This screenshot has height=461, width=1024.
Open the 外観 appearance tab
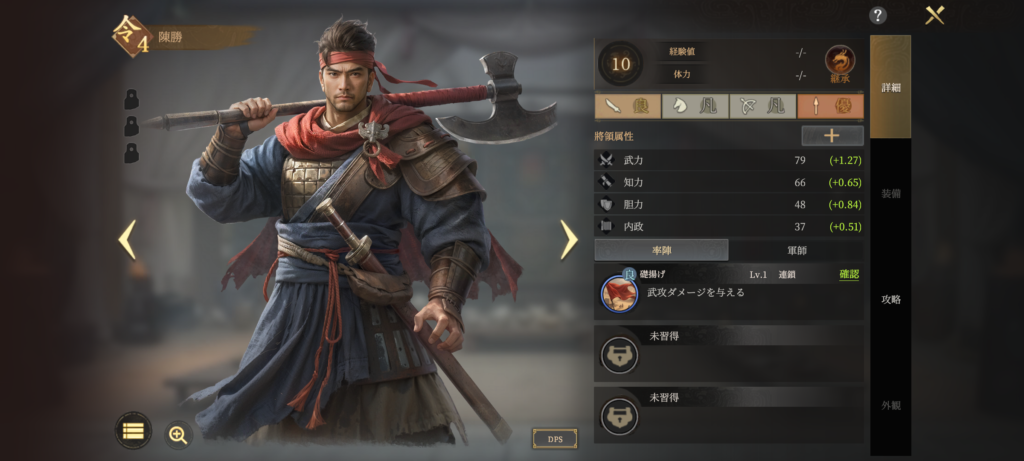point(890,405)
